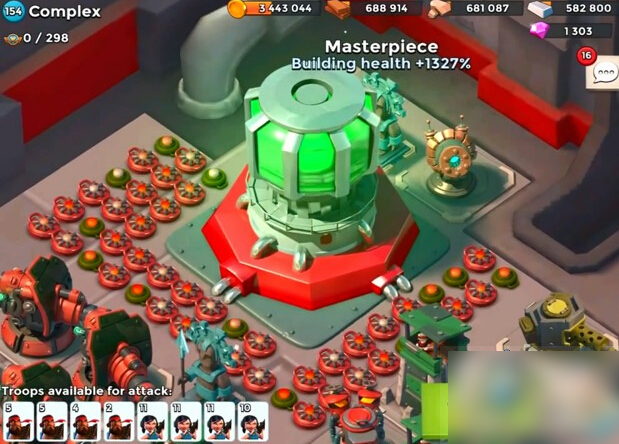Open the chat speech bubble button
The image size is (619, 444).
pyautogui.click(x=604, y=74)
